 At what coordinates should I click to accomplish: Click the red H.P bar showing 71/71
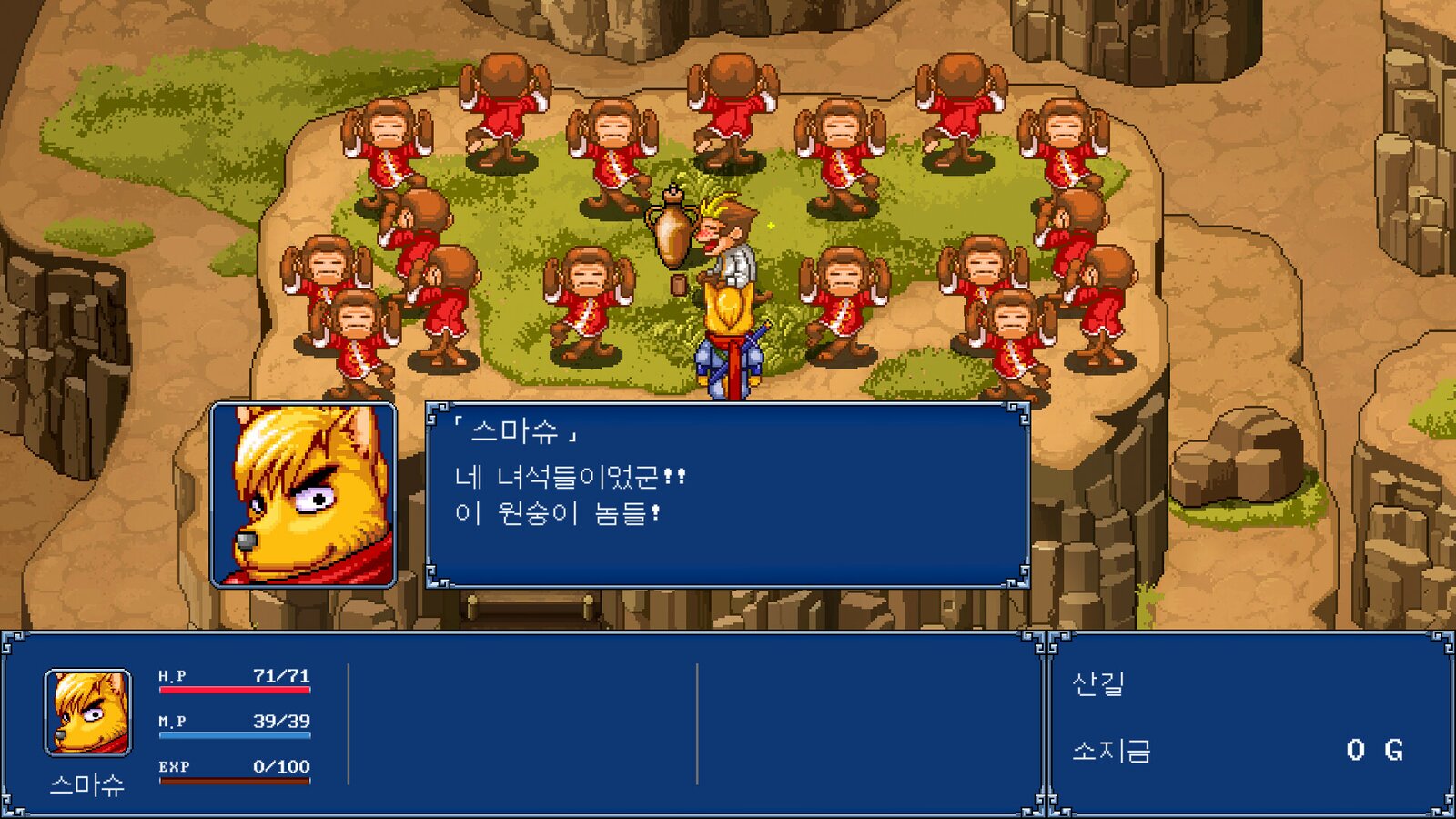tap(237, 690)
